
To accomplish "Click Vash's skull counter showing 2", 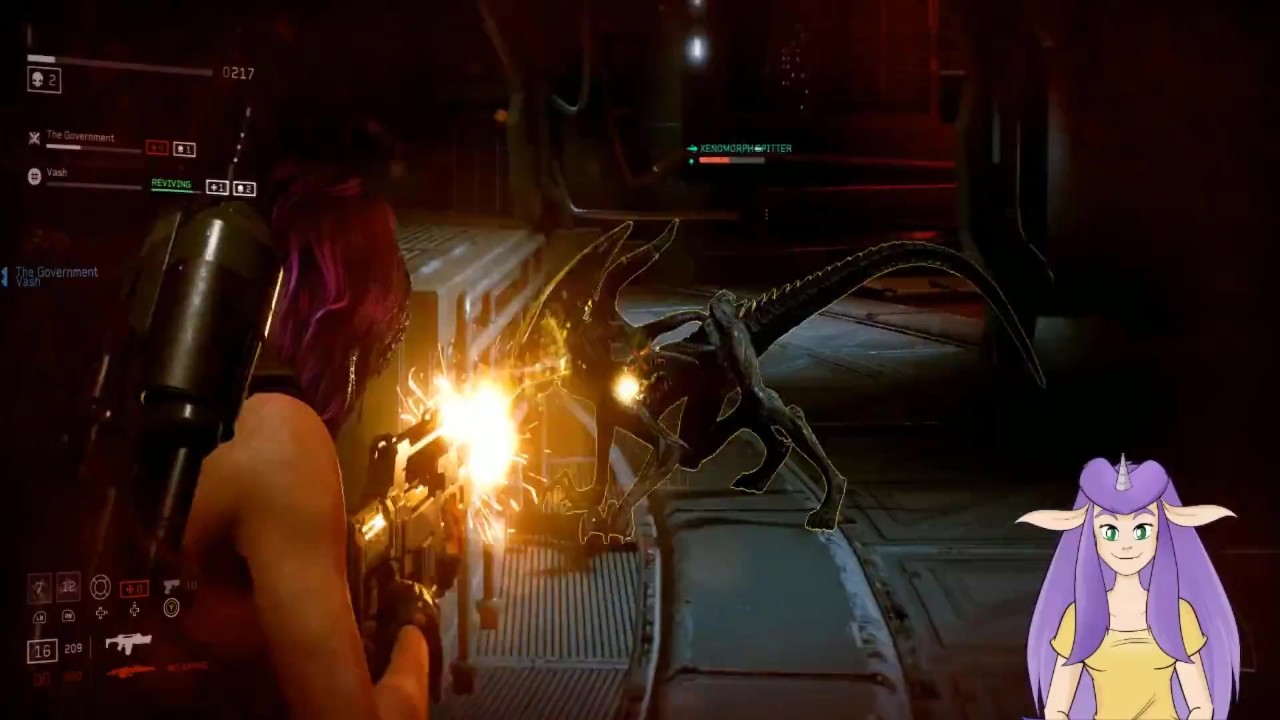I will [x=245, y=188].
